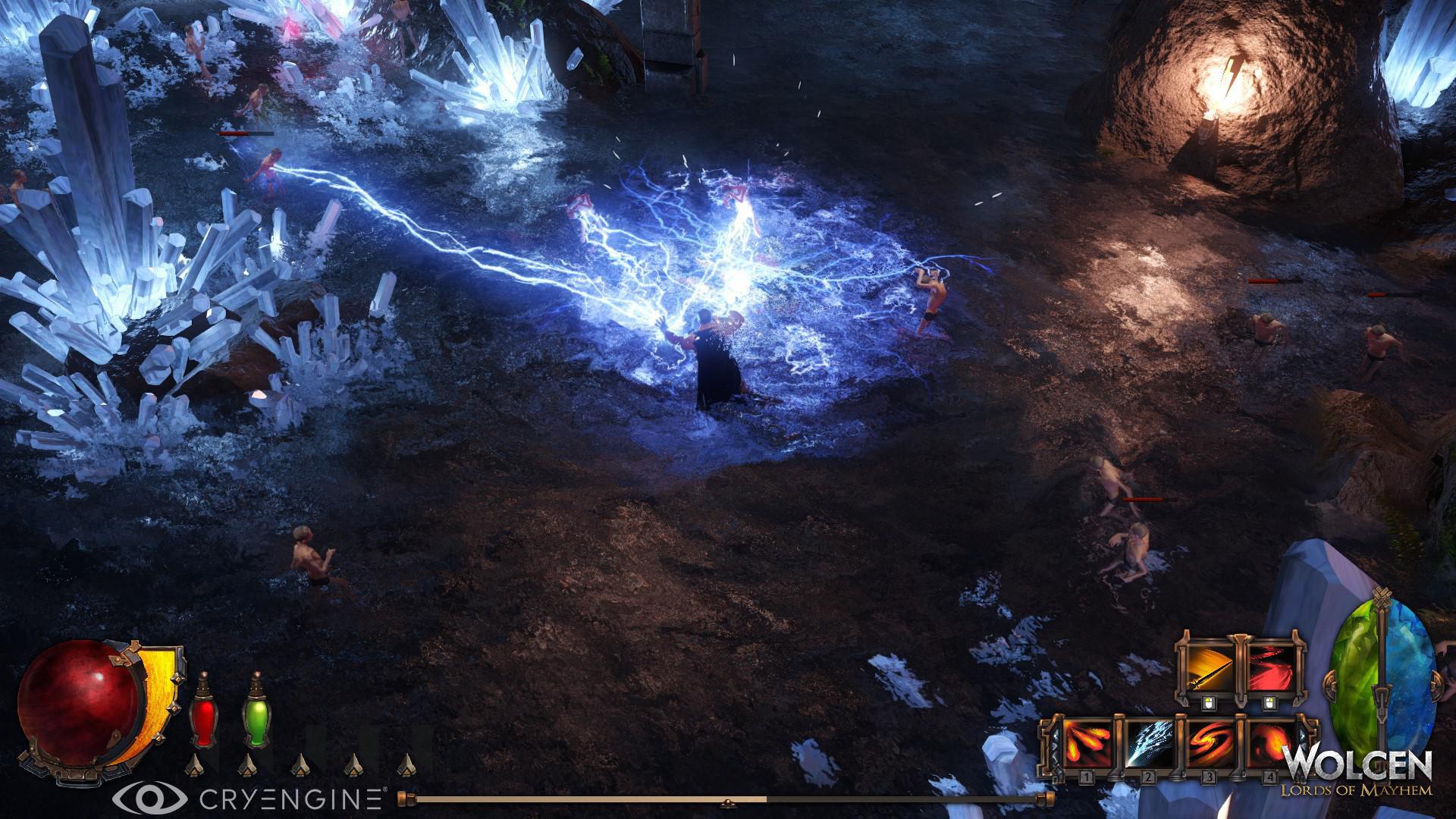Click a spike charge marker beside the potions
The height and width of the screenshot is (819, 1456).
click(194, 765)
